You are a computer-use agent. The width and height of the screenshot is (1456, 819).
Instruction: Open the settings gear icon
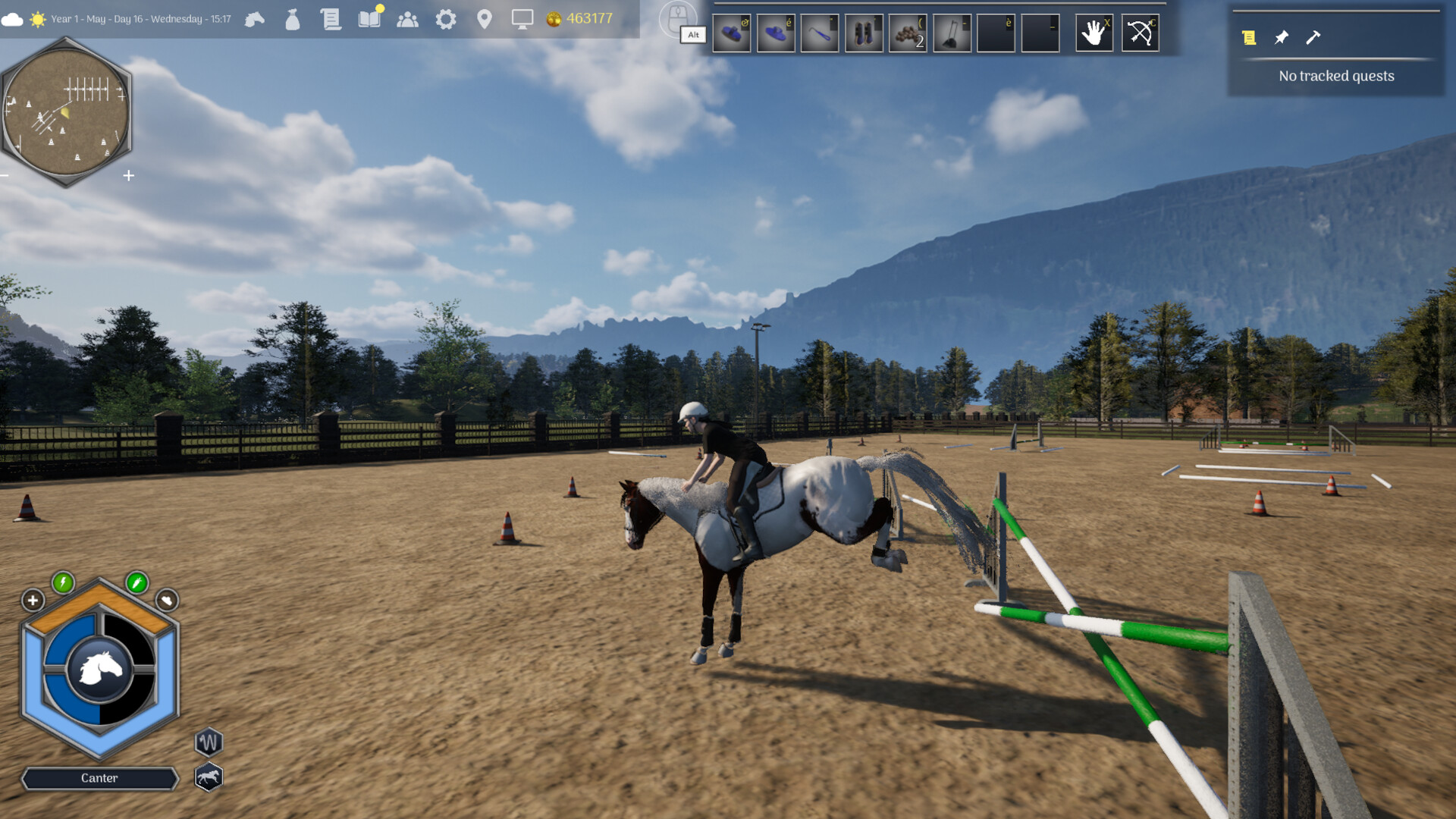click(x=447, y=20)
